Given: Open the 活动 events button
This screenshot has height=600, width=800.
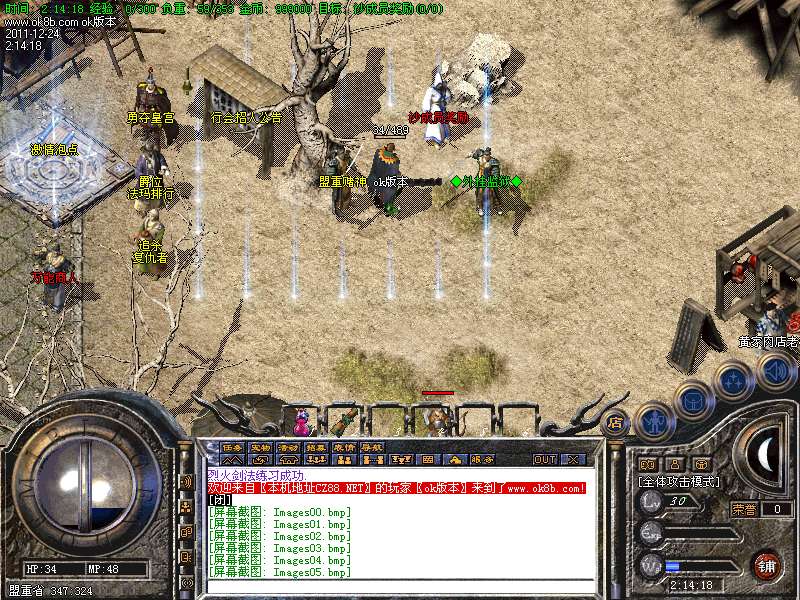Looking at the screenshot, I should [x=288, y=447].
